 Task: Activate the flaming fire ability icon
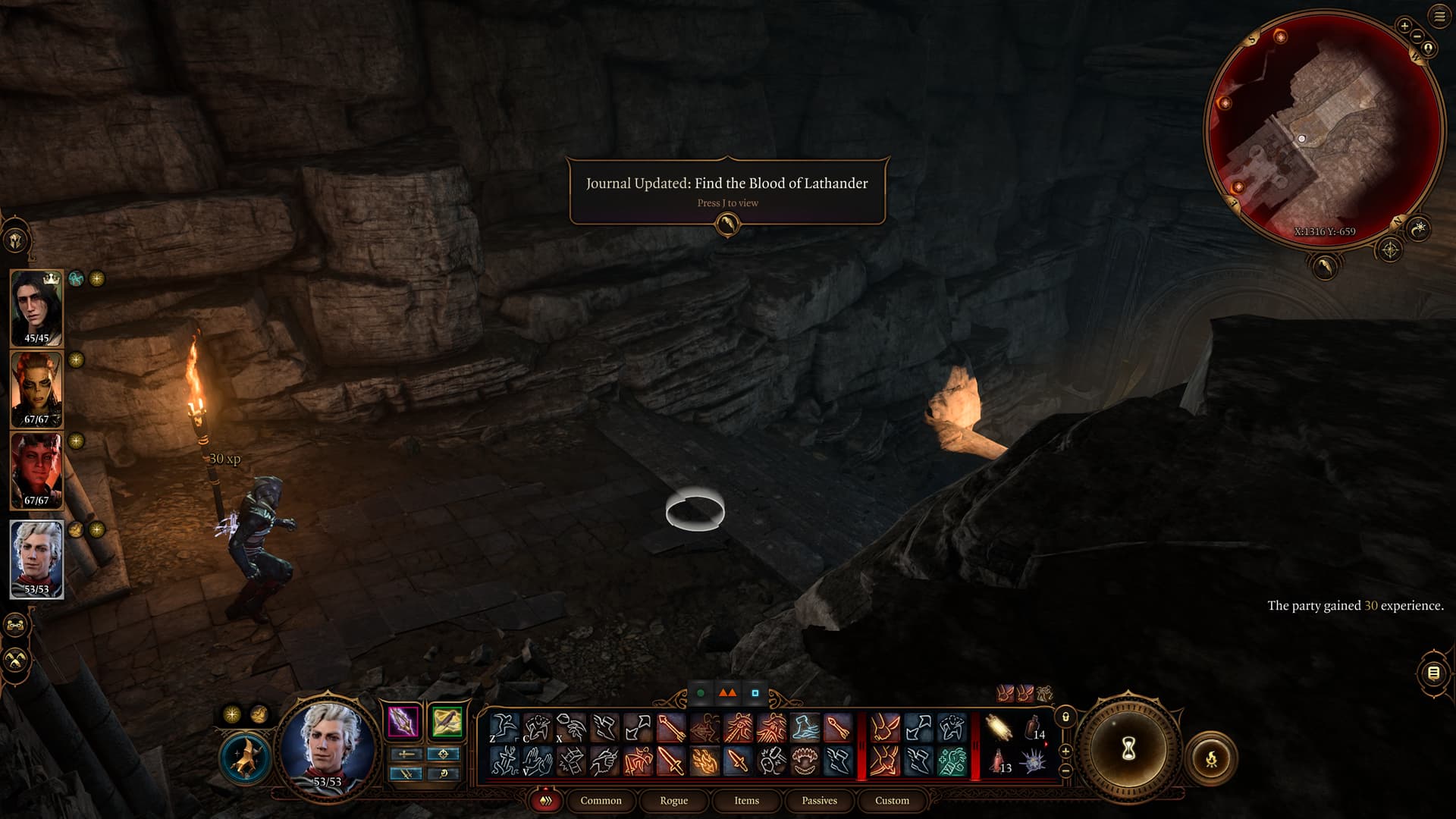point(704,761)
